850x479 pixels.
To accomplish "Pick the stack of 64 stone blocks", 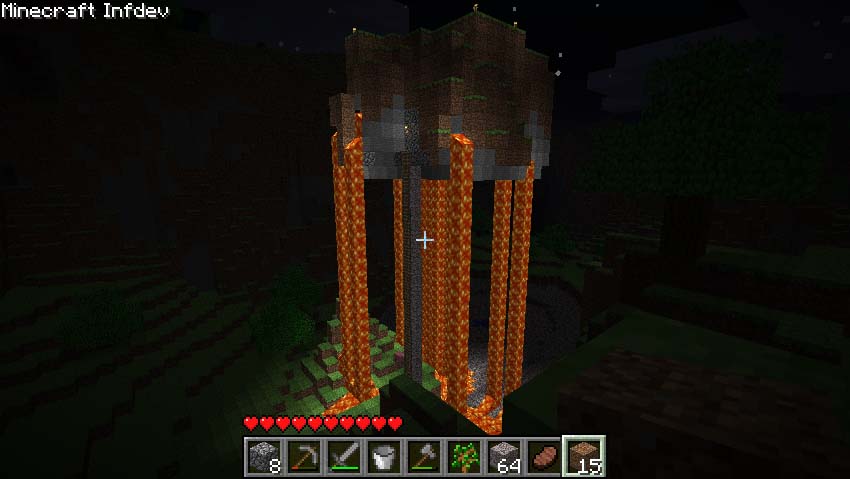I will pos(504,457).
